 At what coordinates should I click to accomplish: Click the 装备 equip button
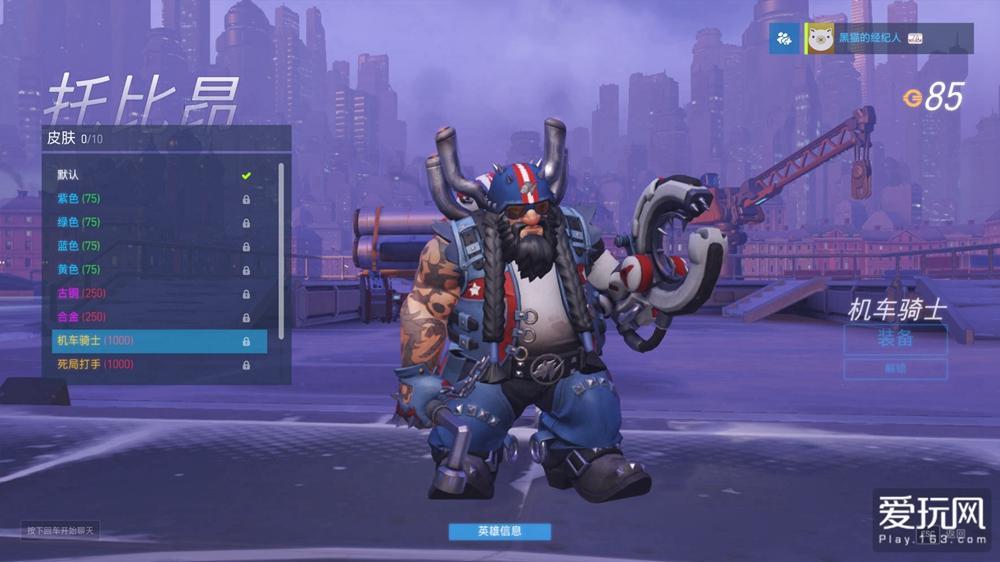coord(895,339)
